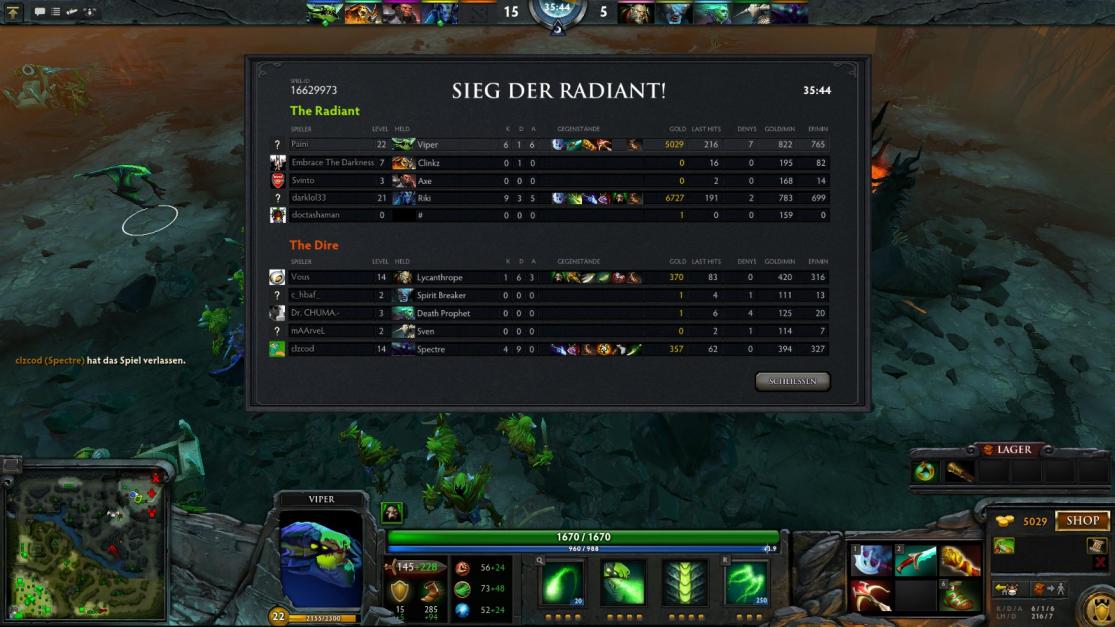Viewport: 1115px width, 627px height.
Task: Click the Viper hero portrait
Action: 321,558
